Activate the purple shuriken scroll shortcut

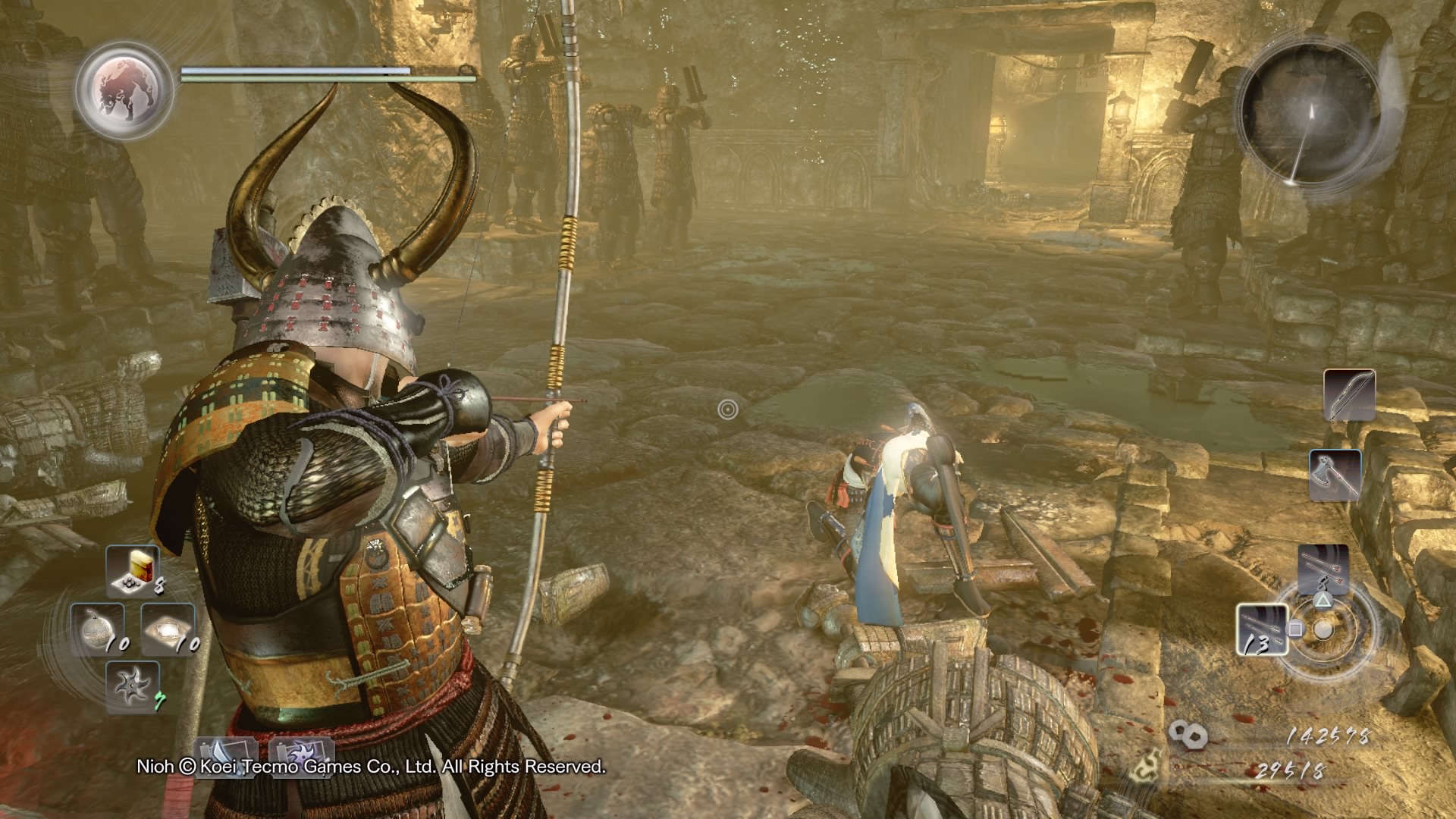(301, 756)
